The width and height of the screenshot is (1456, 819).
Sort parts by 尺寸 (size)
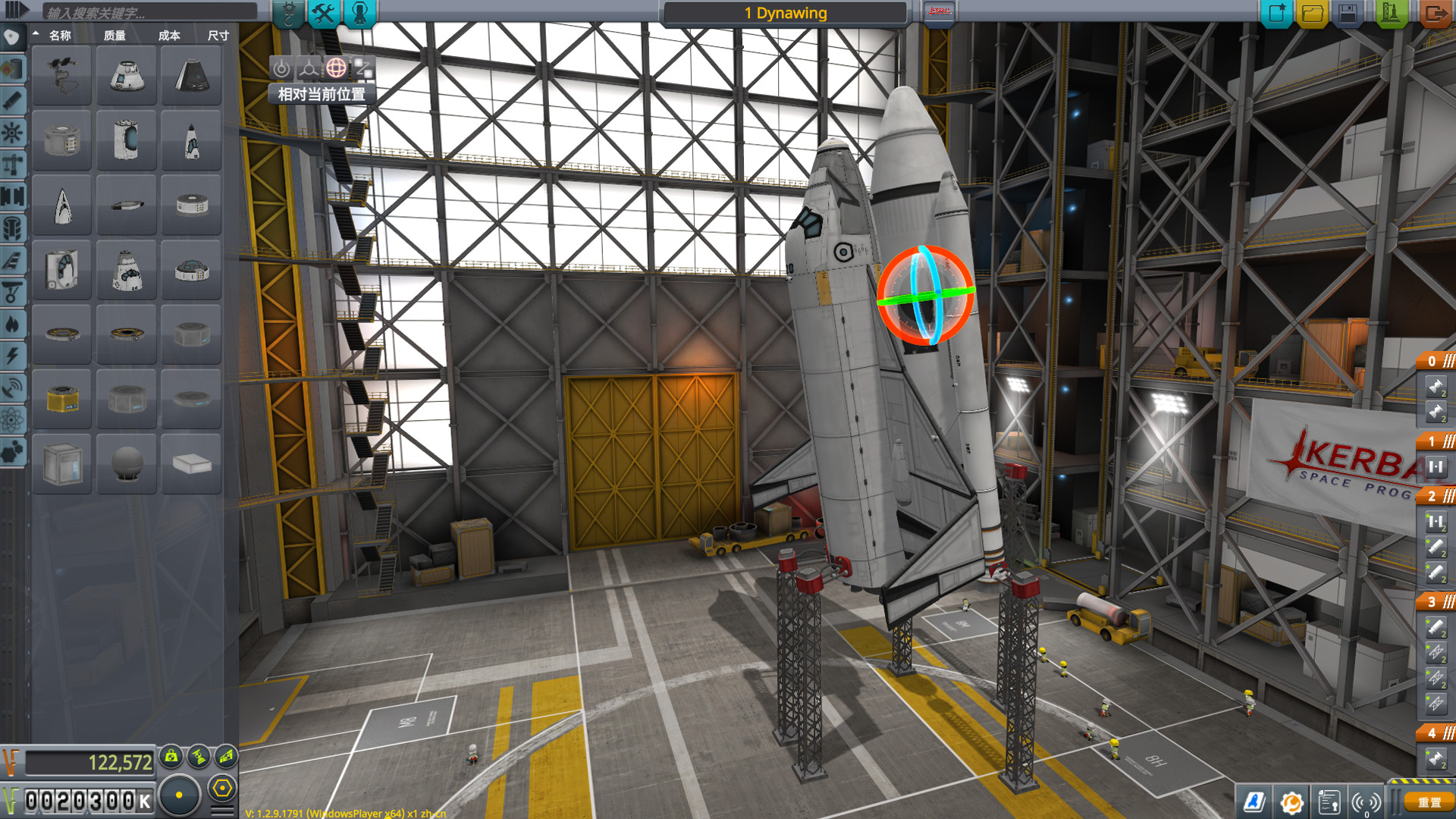click(218, 36)
